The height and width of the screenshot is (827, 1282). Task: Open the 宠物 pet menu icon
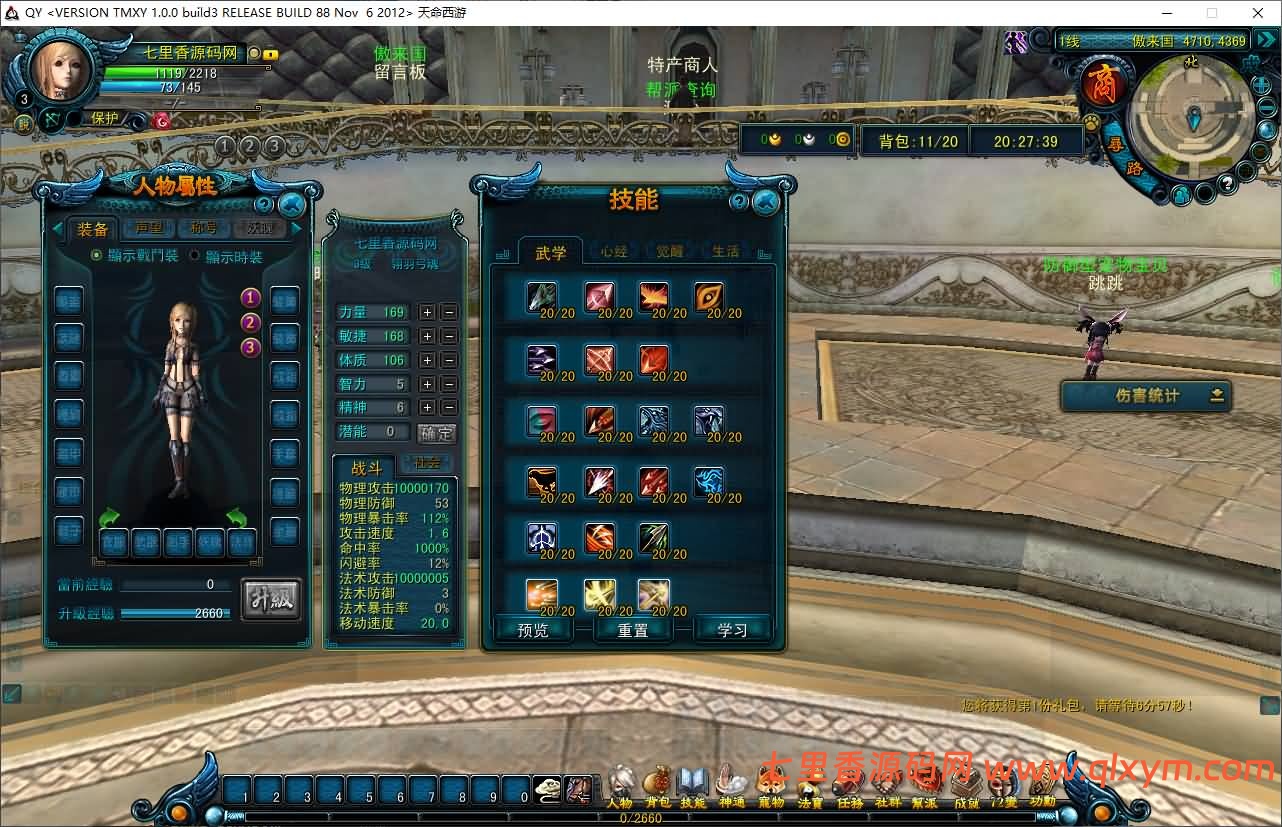(x=770, y=785)
